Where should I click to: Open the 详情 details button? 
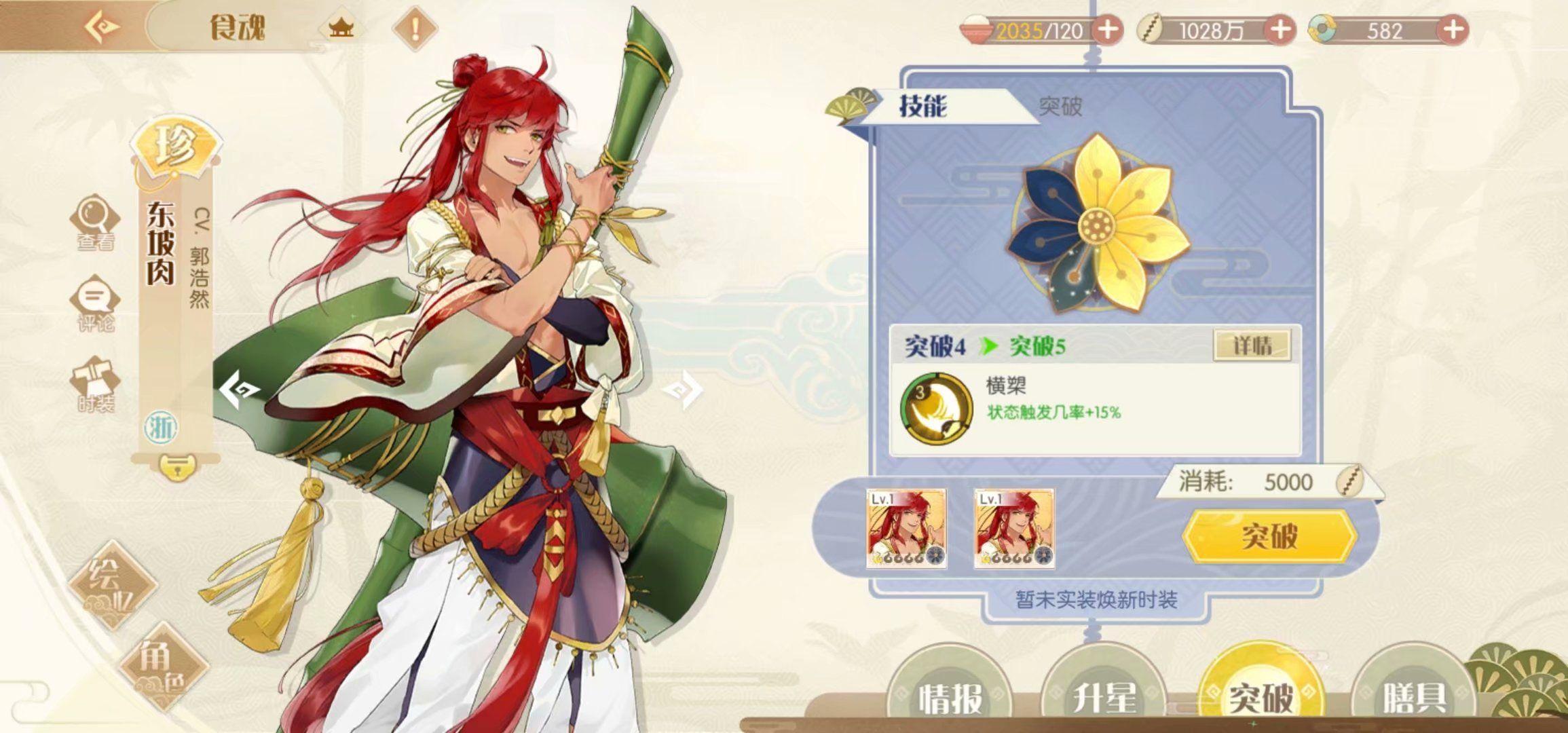(1252, 346)
